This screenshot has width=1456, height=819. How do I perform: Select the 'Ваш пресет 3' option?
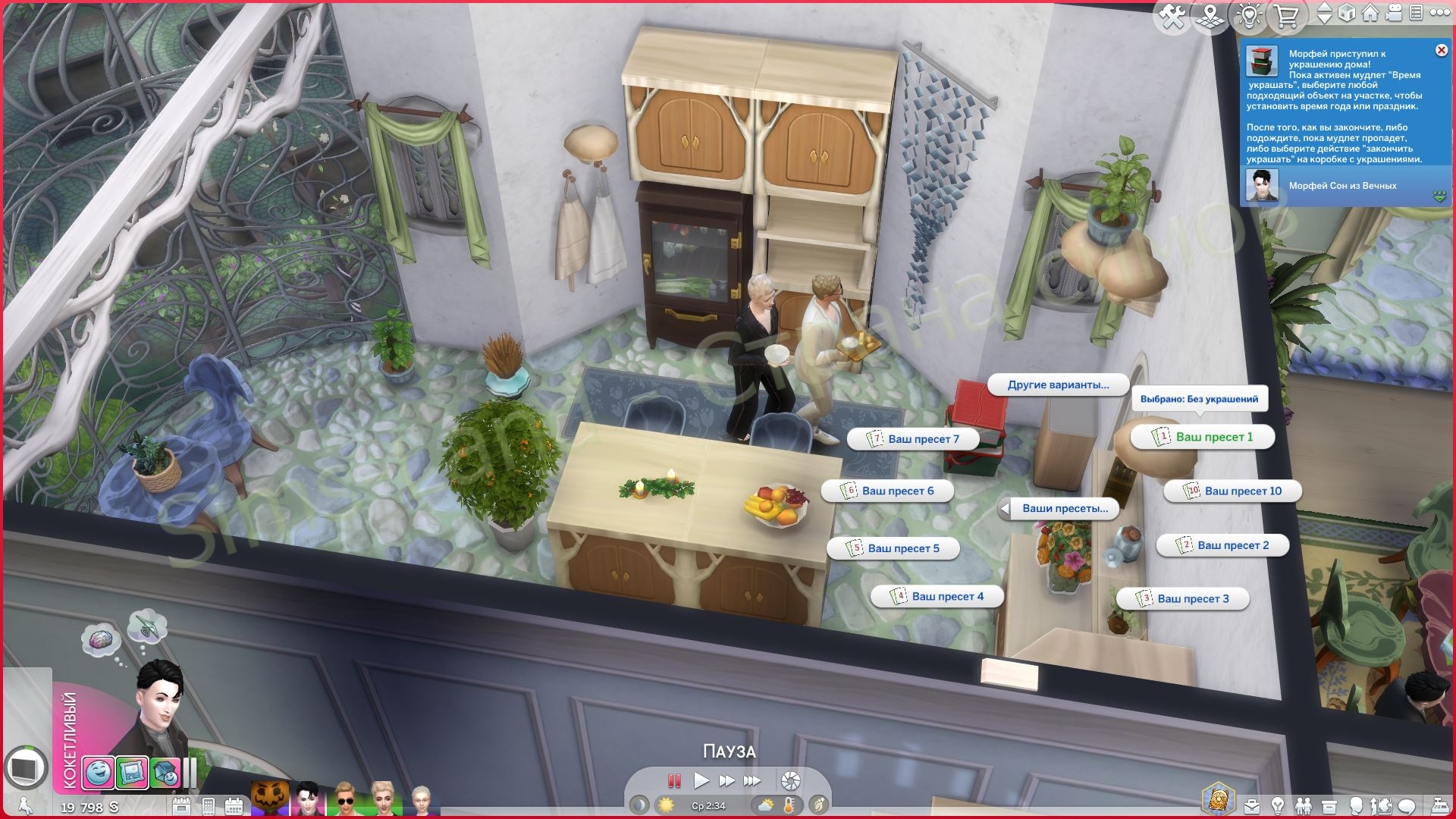coord(1183,599)
